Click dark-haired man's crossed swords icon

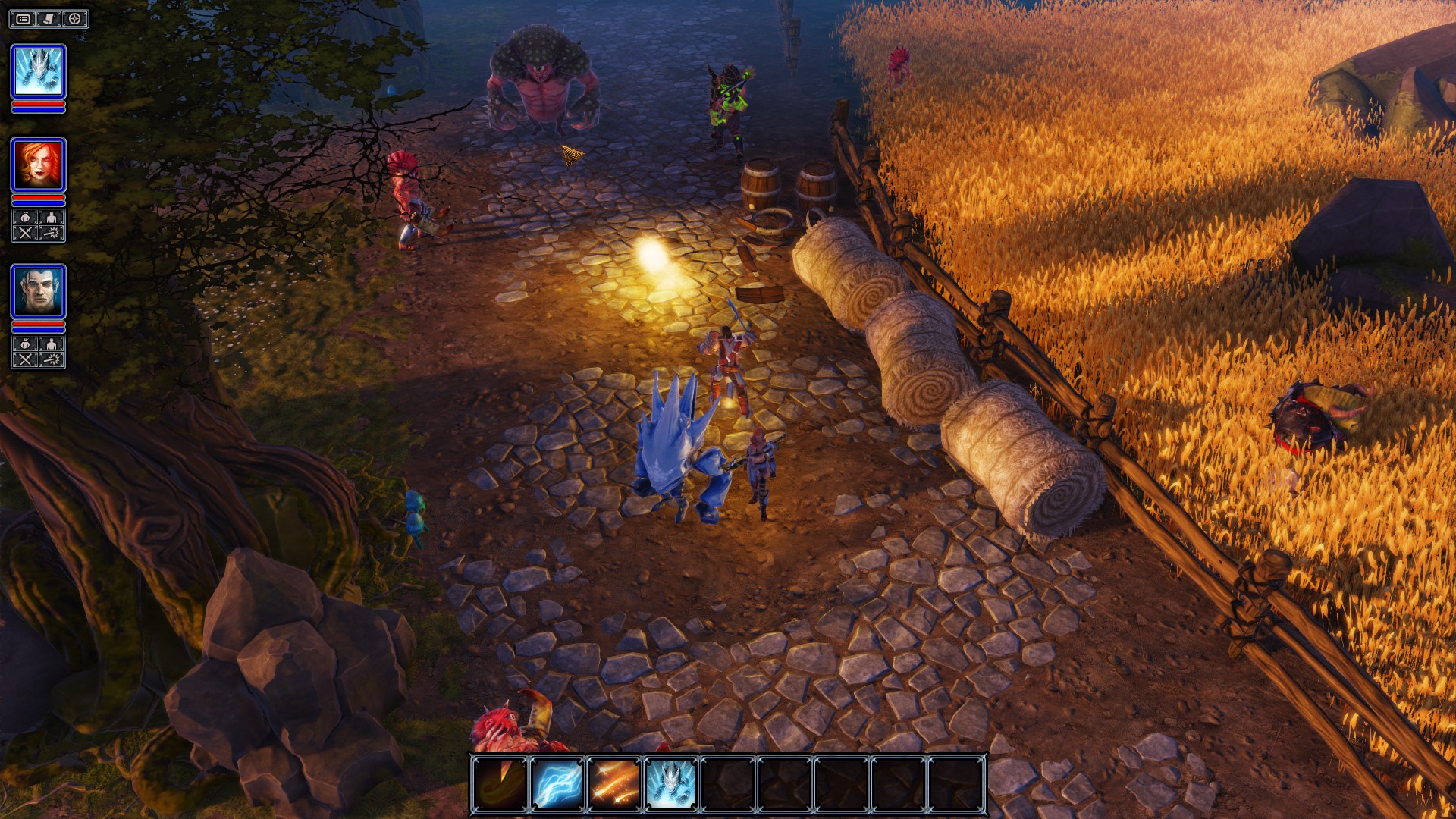pyautogui.click(x=25, y=359)
